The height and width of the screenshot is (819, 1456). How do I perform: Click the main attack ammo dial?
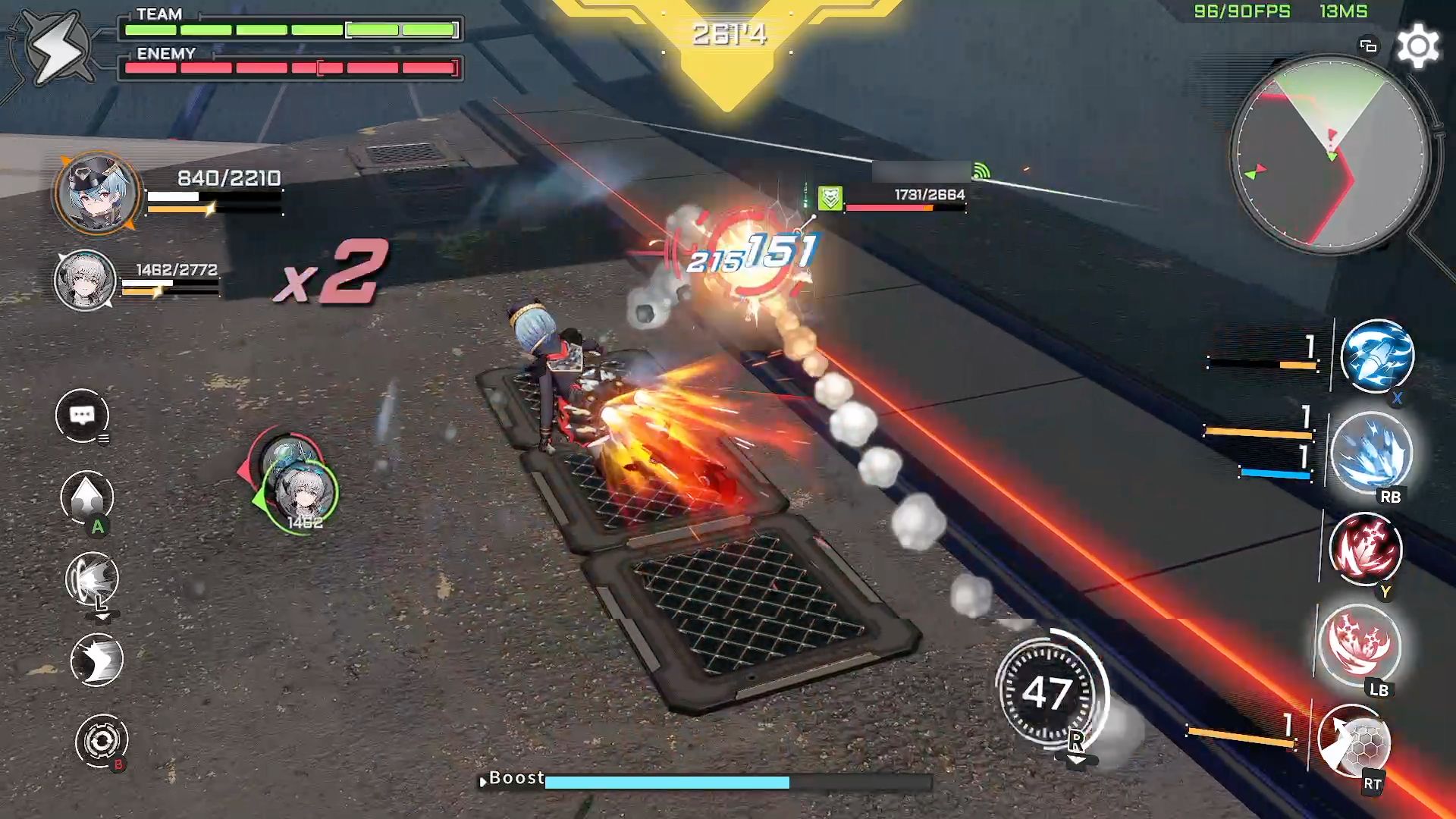(x=1049, y=692)
